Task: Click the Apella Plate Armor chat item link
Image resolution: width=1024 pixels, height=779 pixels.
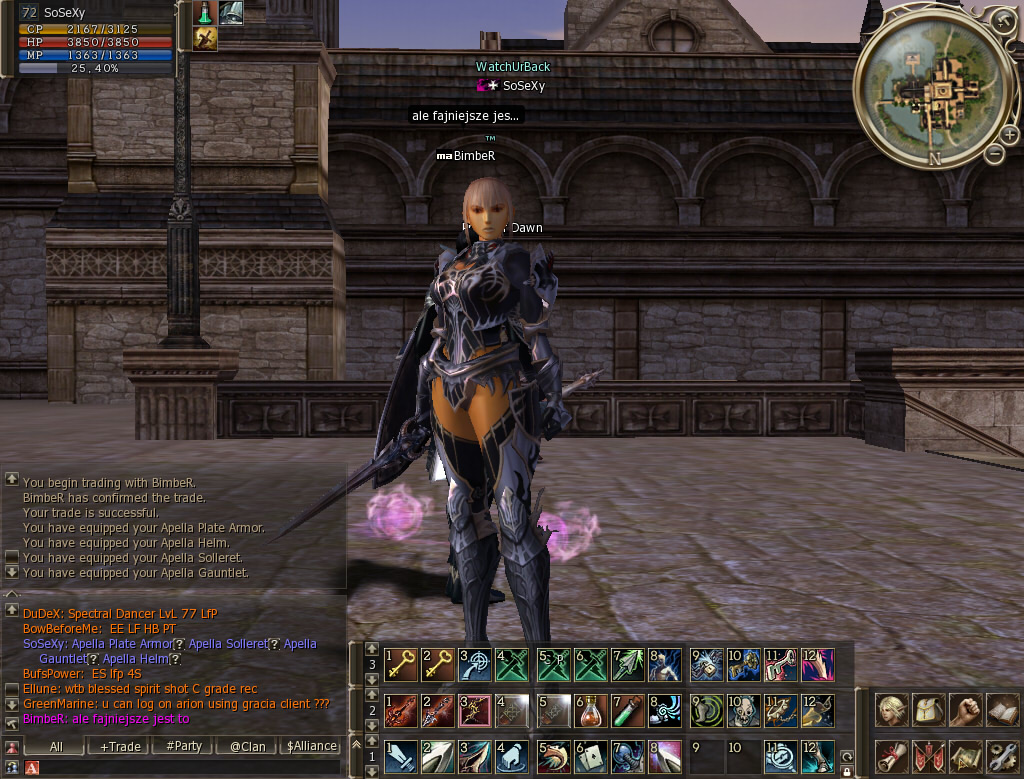Action: [122, 644]
